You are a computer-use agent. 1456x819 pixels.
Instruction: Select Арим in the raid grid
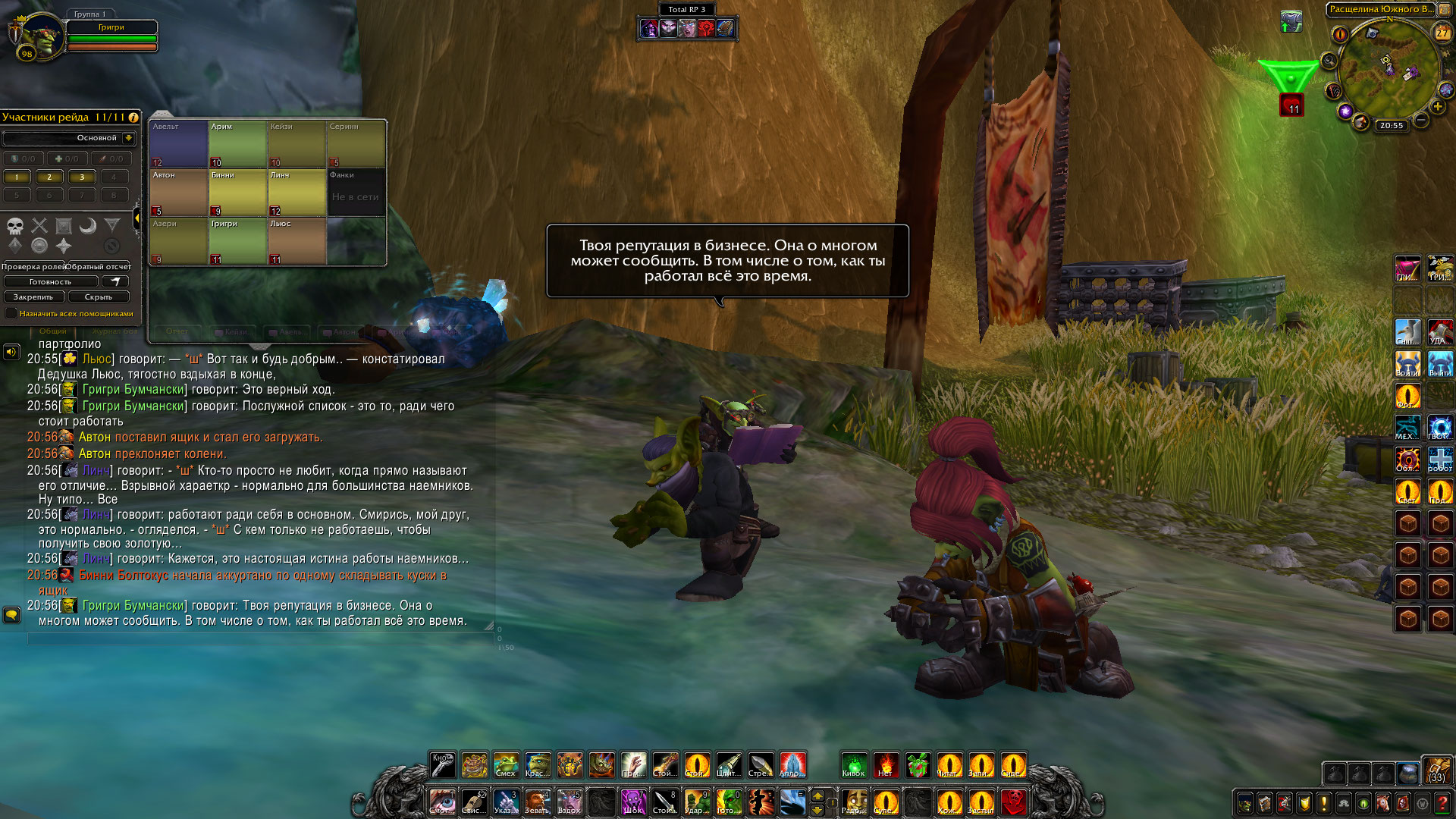point(237,144)
